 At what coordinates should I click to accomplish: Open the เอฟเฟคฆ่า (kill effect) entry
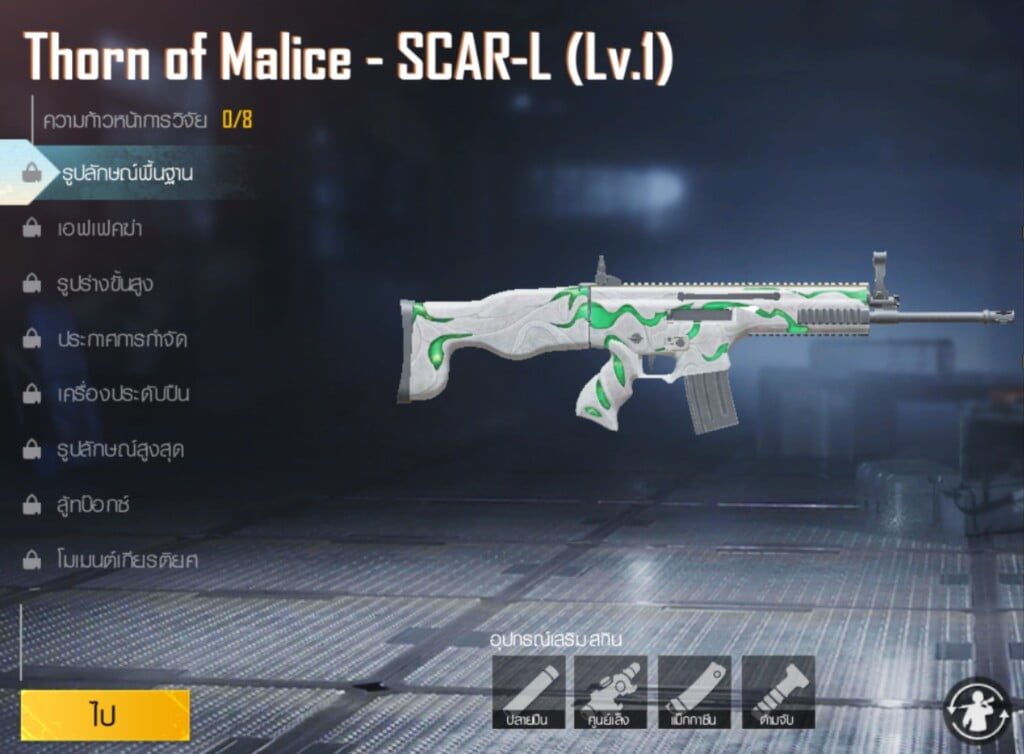[99, 229]
